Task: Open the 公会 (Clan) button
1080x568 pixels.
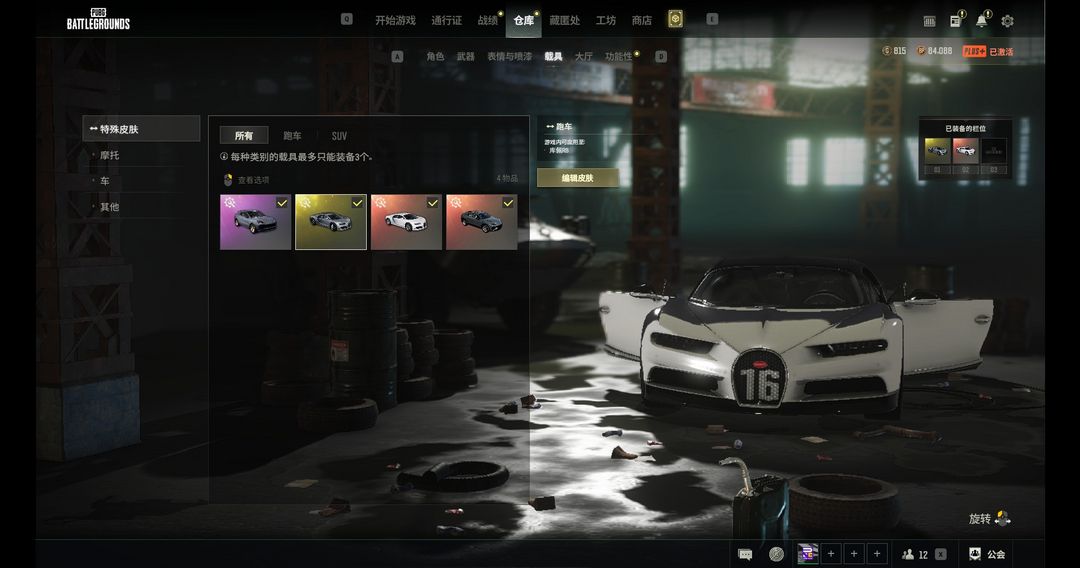Action: pos(987,554)
